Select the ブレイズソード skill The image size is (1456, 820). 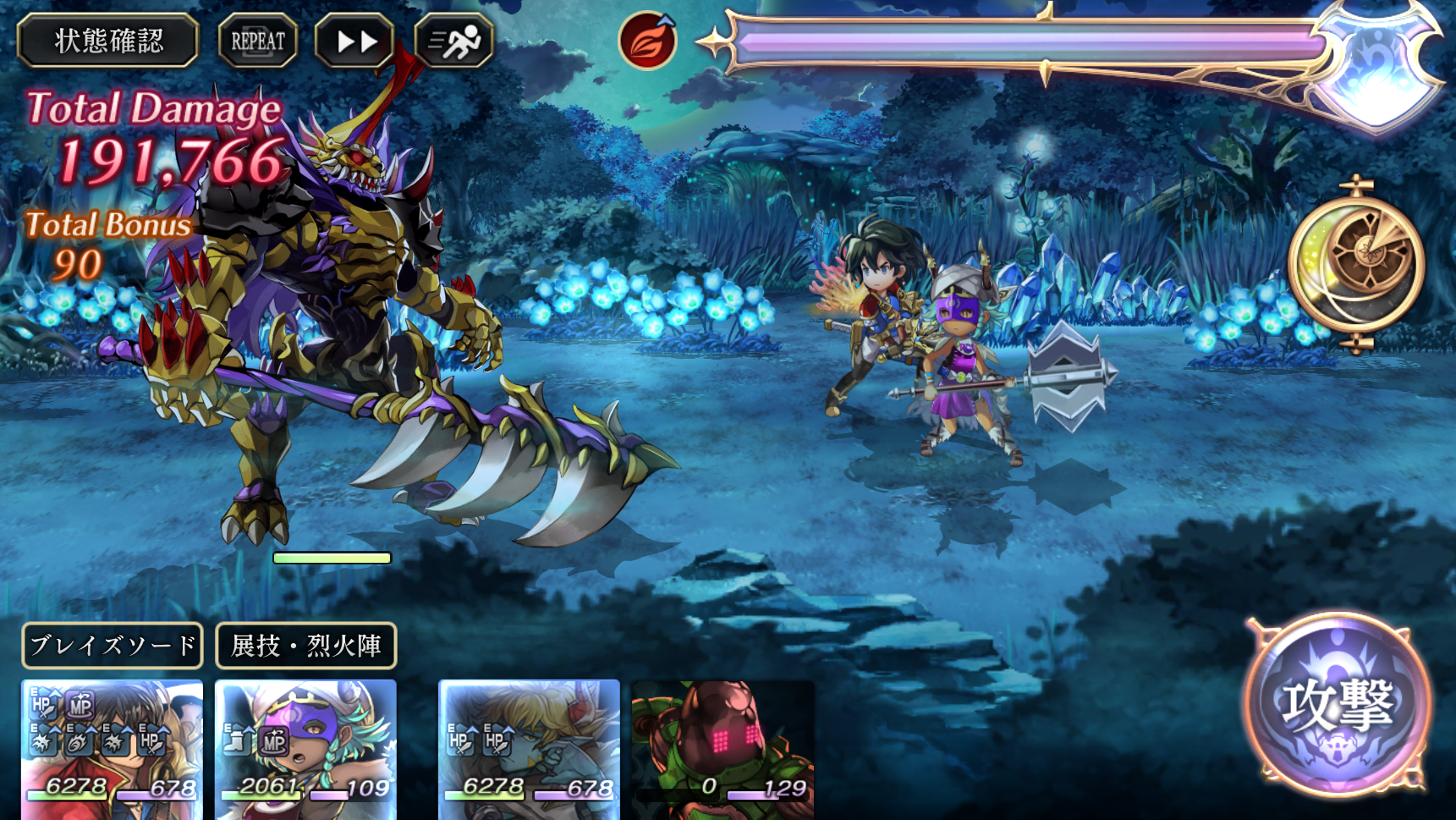[113, 646]
